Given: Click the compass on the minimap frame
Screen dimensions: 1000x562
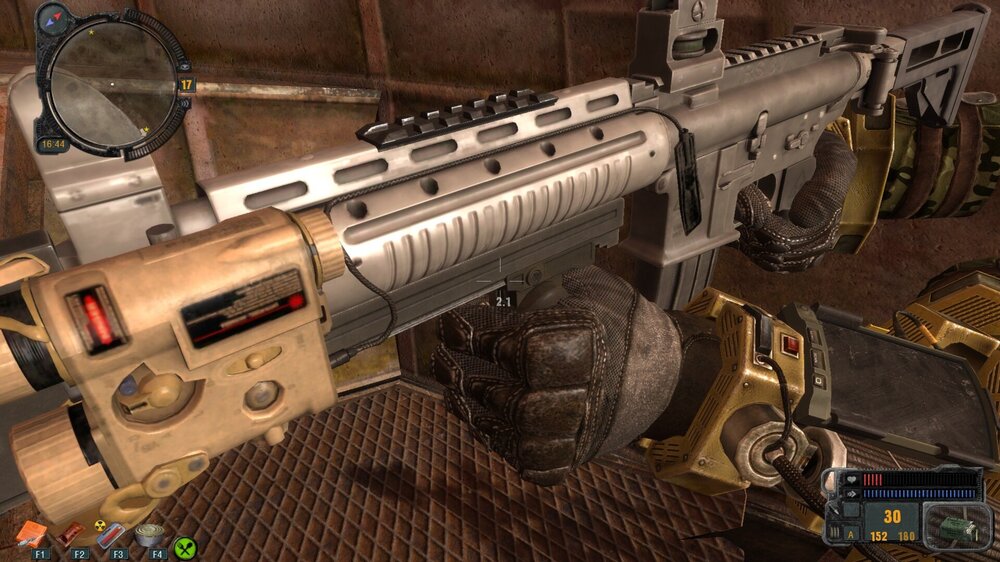Looking at the screenshot, I should (x=52, y=17).
